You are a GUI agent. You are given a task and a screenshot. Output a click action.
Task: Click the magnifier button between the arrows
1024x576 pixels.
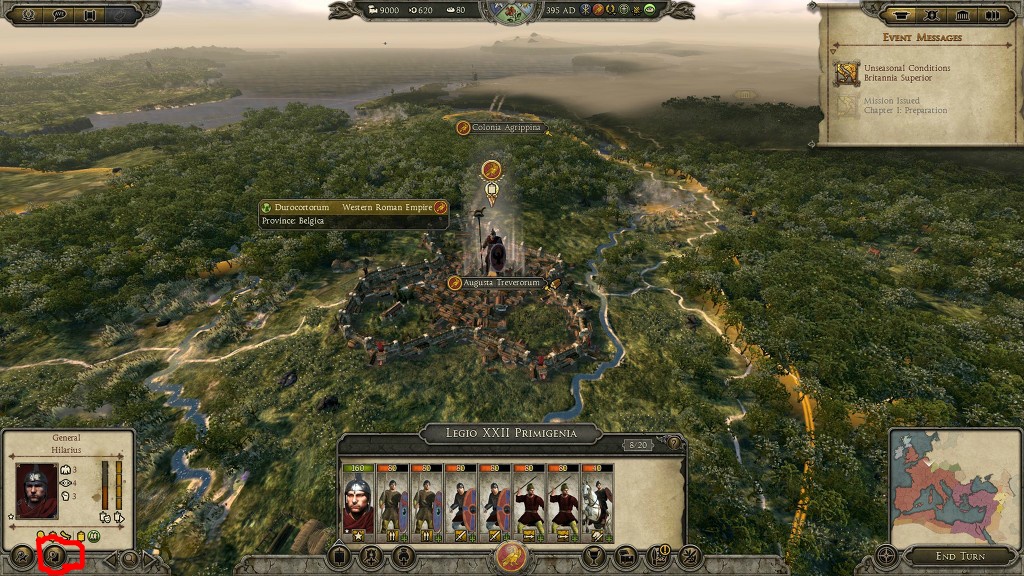point(129,558)
